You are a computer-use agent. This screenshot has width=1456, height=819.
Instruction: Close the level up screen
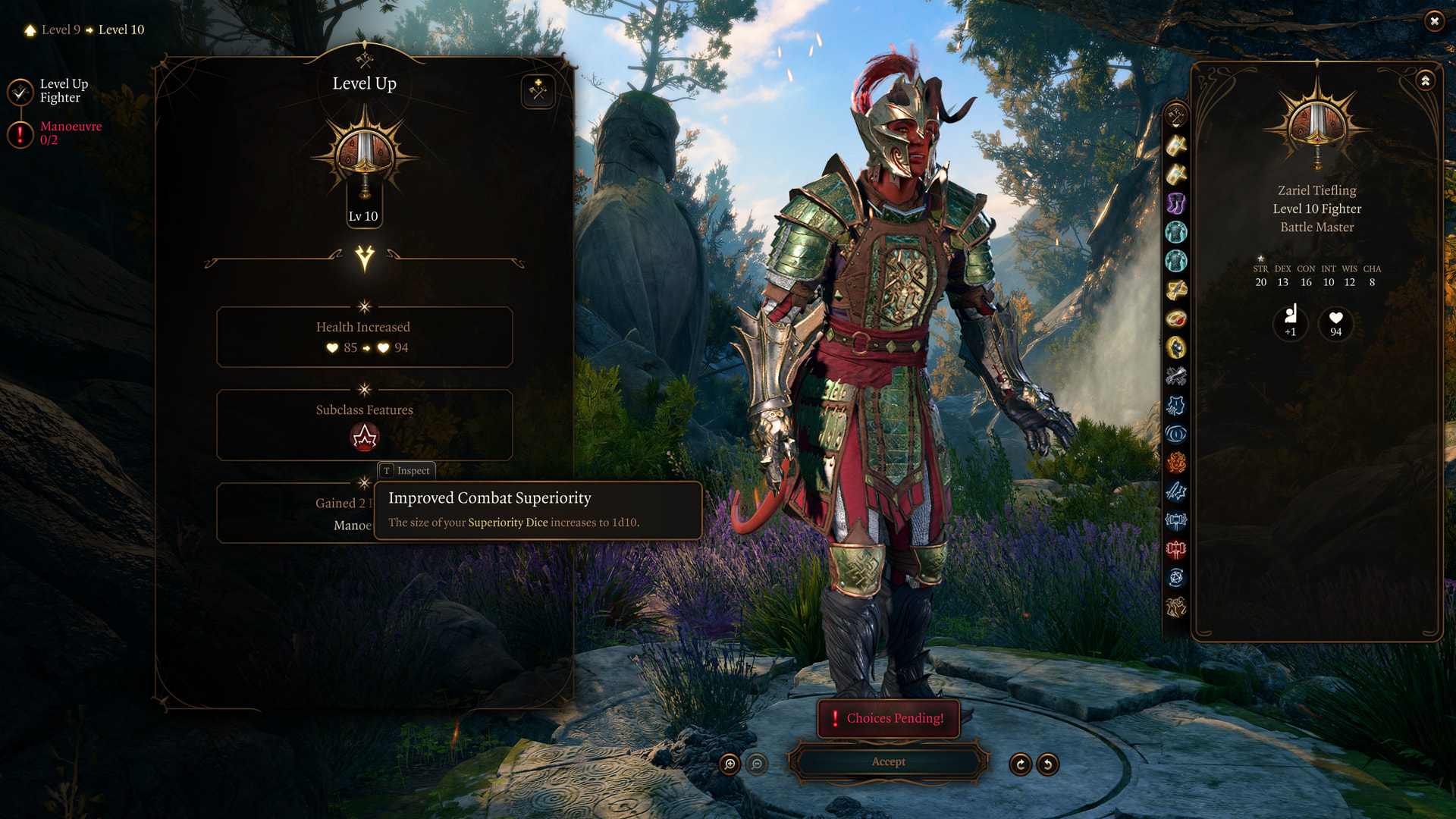pos(1433,21)
